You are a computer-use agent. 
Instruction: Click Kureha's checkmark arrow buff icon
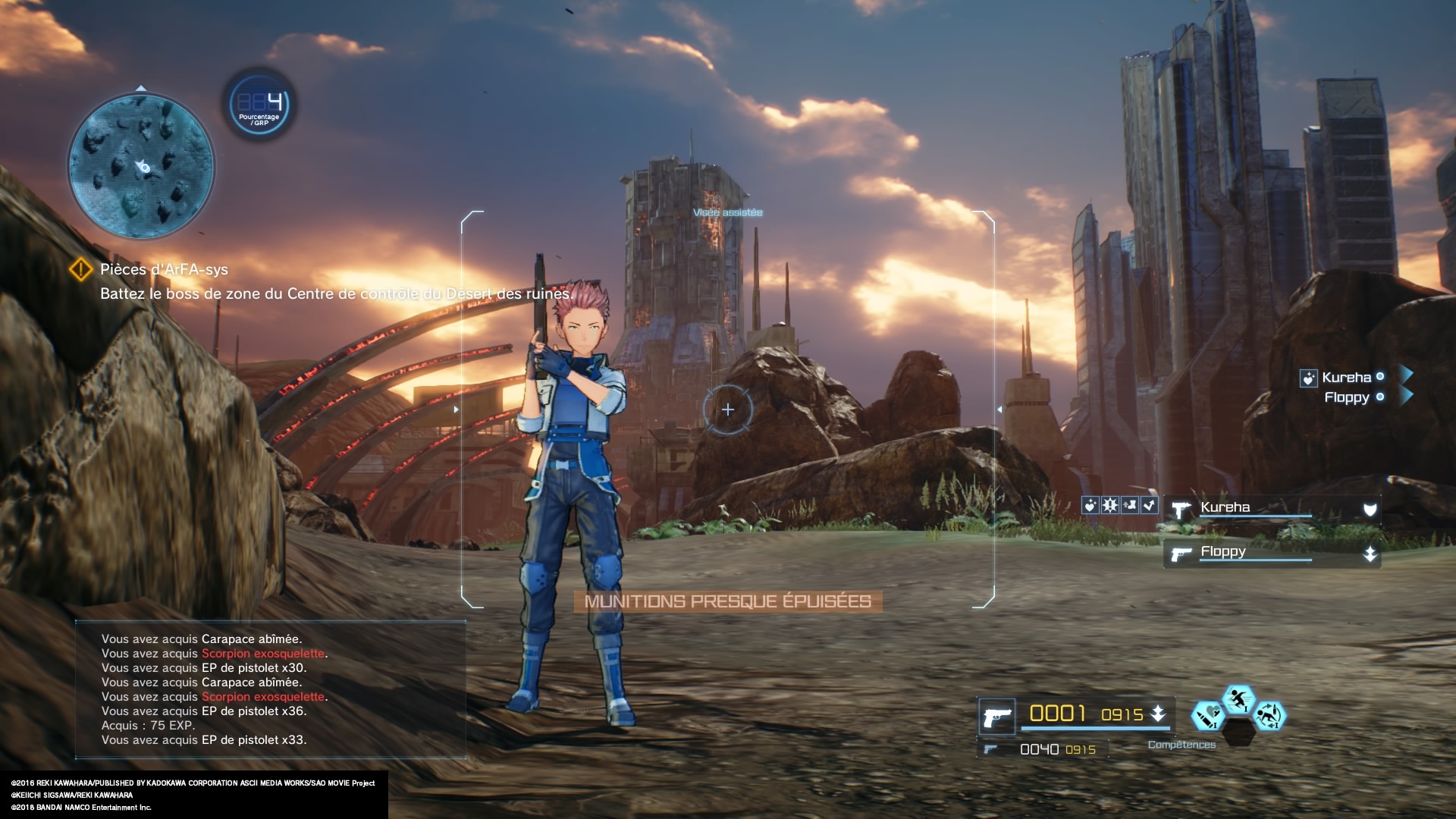coord(1150,505)
